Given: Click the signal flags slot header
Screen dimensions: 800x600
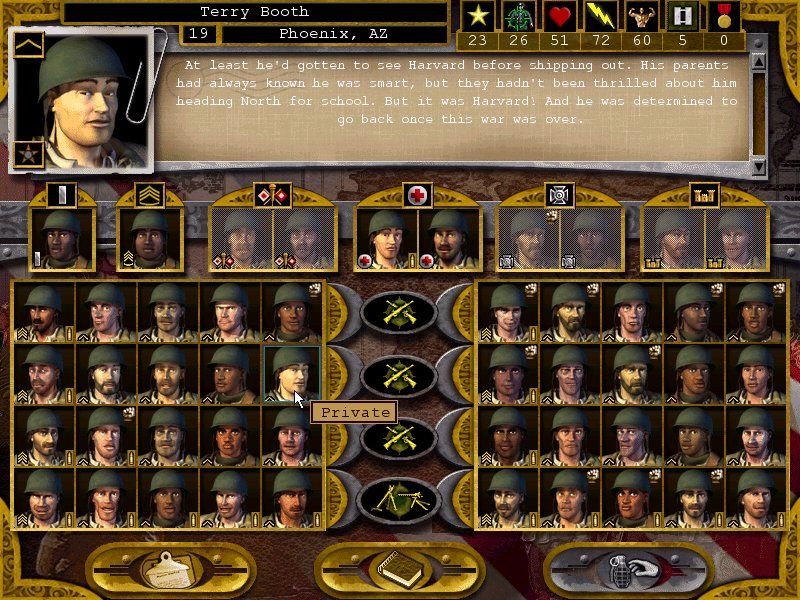Looking at the screenshot, I should pos(273,195).
